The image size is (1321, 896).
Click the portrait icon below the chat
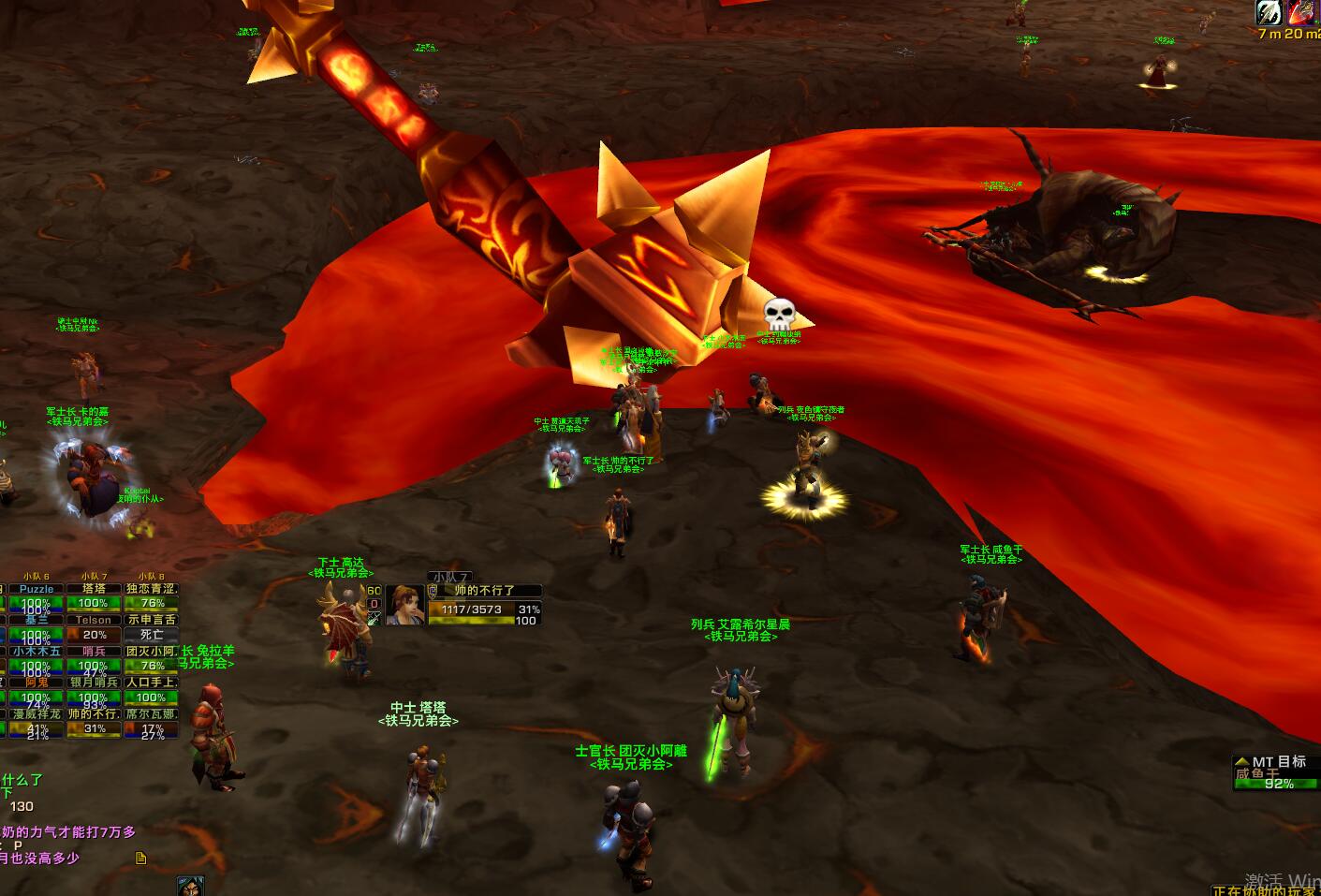(190, 886)
